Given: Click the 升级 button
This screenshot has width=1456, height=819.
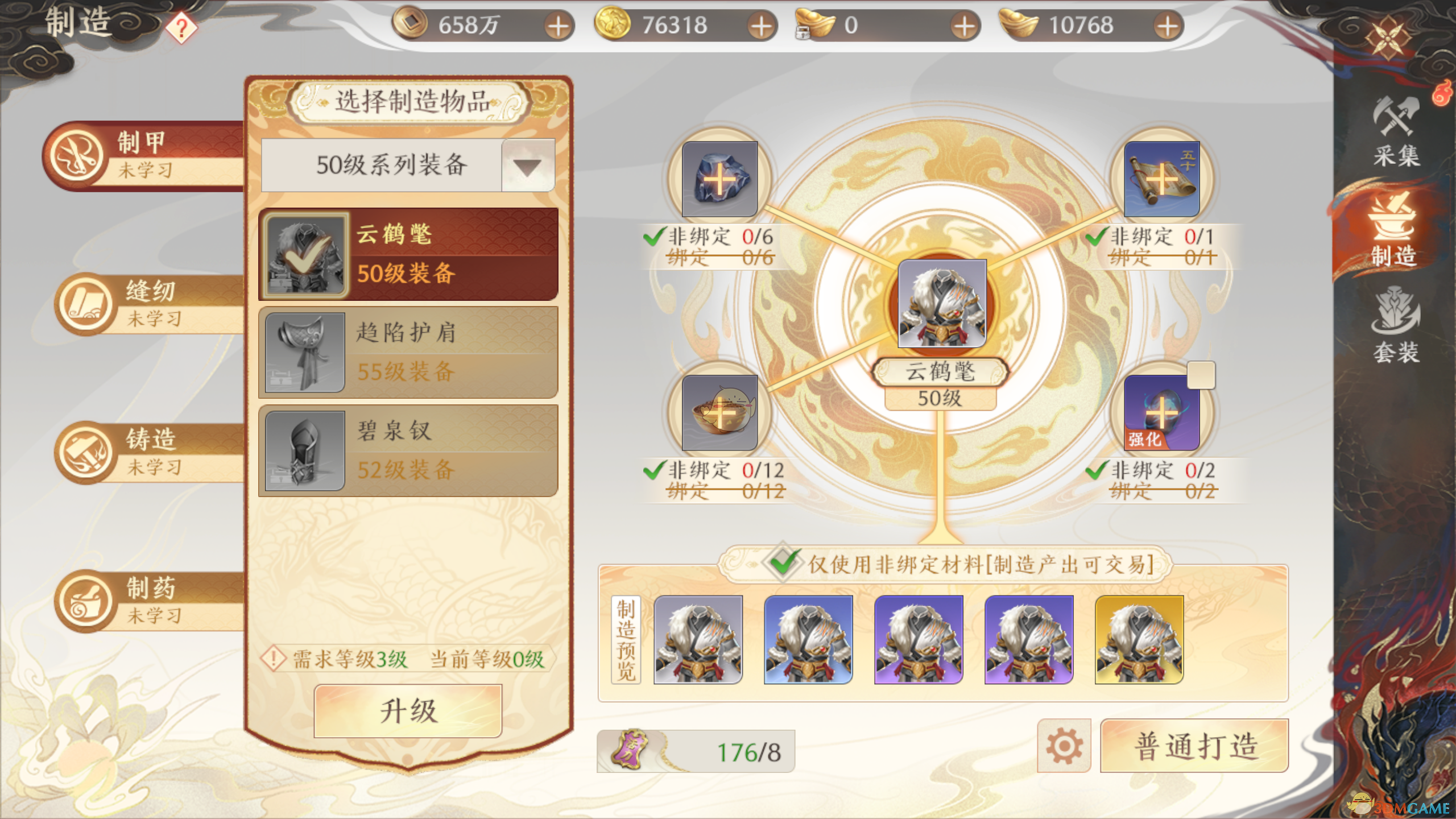Looking at the screenshot, I should [x=407, y=710].
